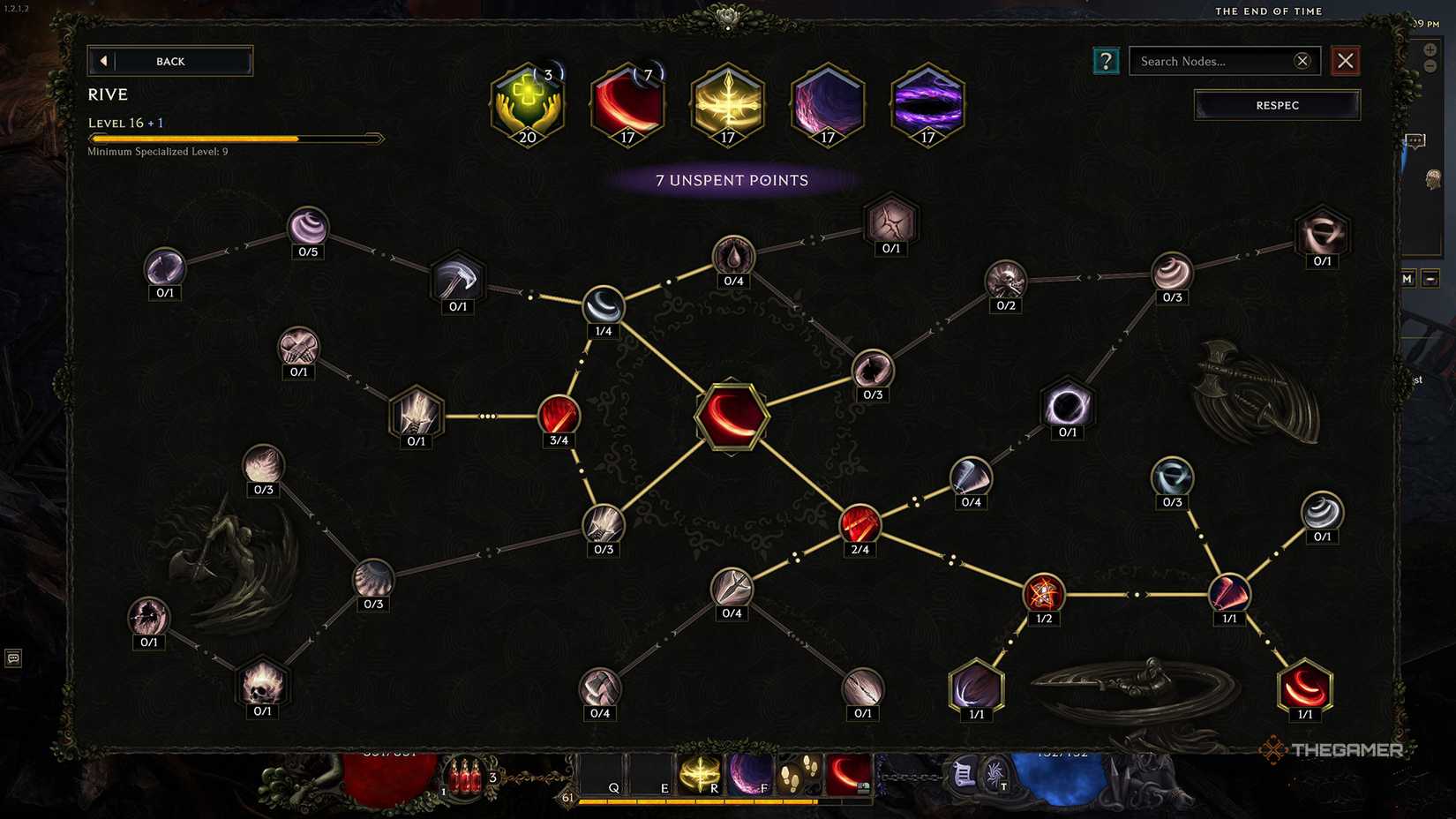Clear the search with the X in the search bar
Image resolution: width=1456 pixels, height=819 pixels.
click(1302, 61)
